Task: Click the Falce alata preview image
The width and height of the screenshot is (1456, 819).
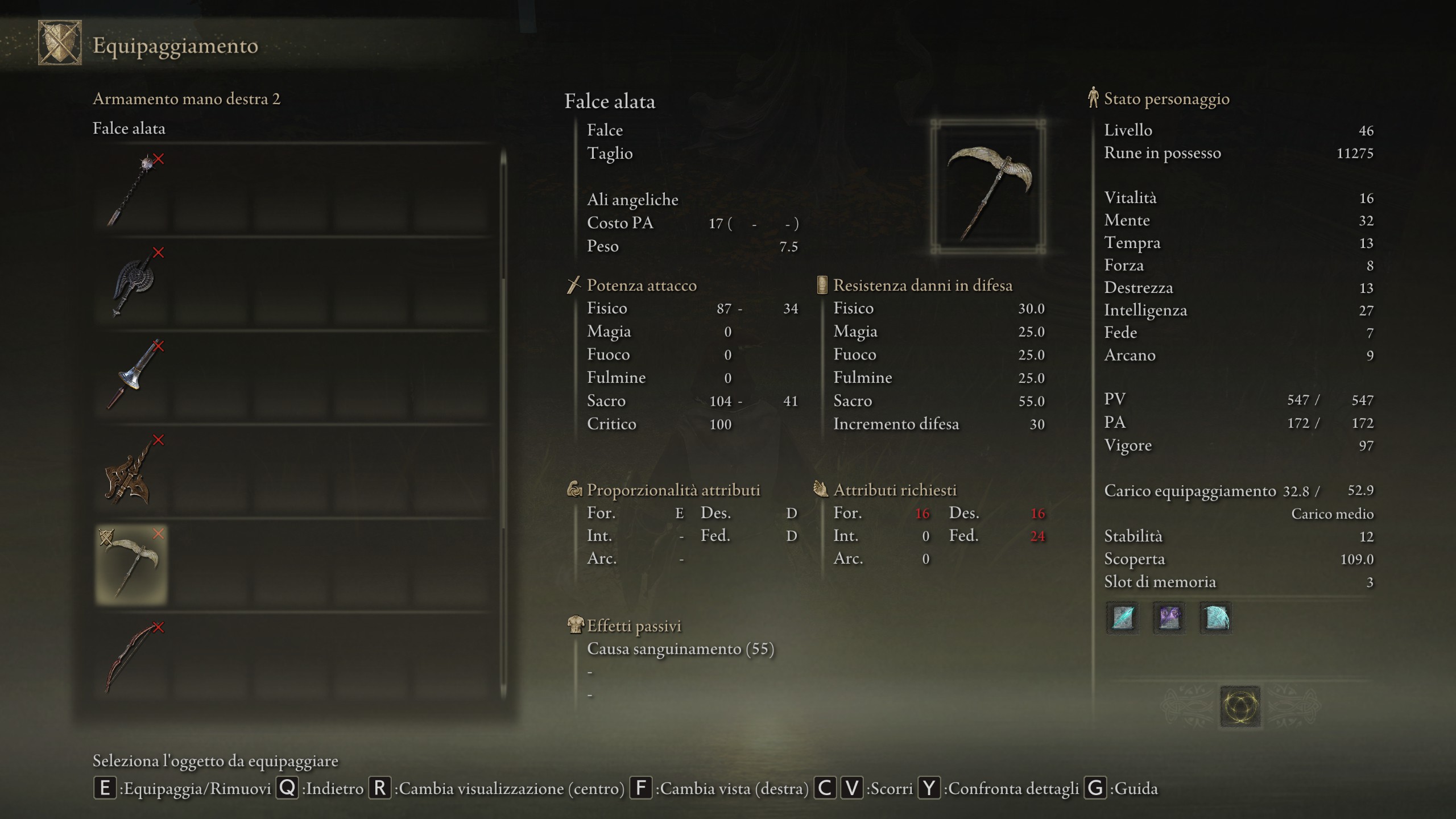Action: click(x=988, y=187)
